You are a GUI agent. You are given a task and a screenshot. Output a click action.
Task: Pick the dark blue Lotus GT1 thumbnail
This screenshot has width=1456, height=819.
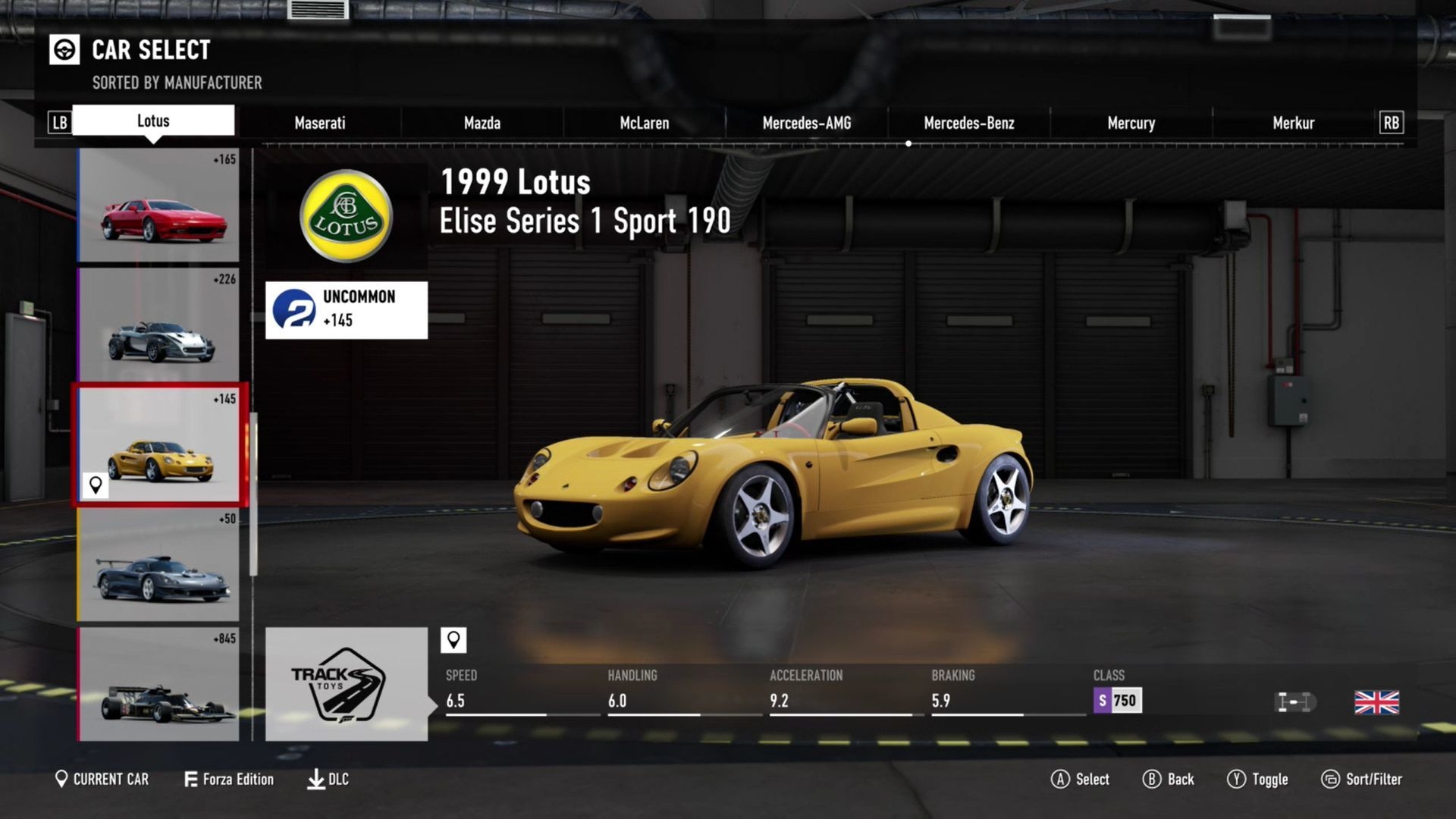click(158, 565)
